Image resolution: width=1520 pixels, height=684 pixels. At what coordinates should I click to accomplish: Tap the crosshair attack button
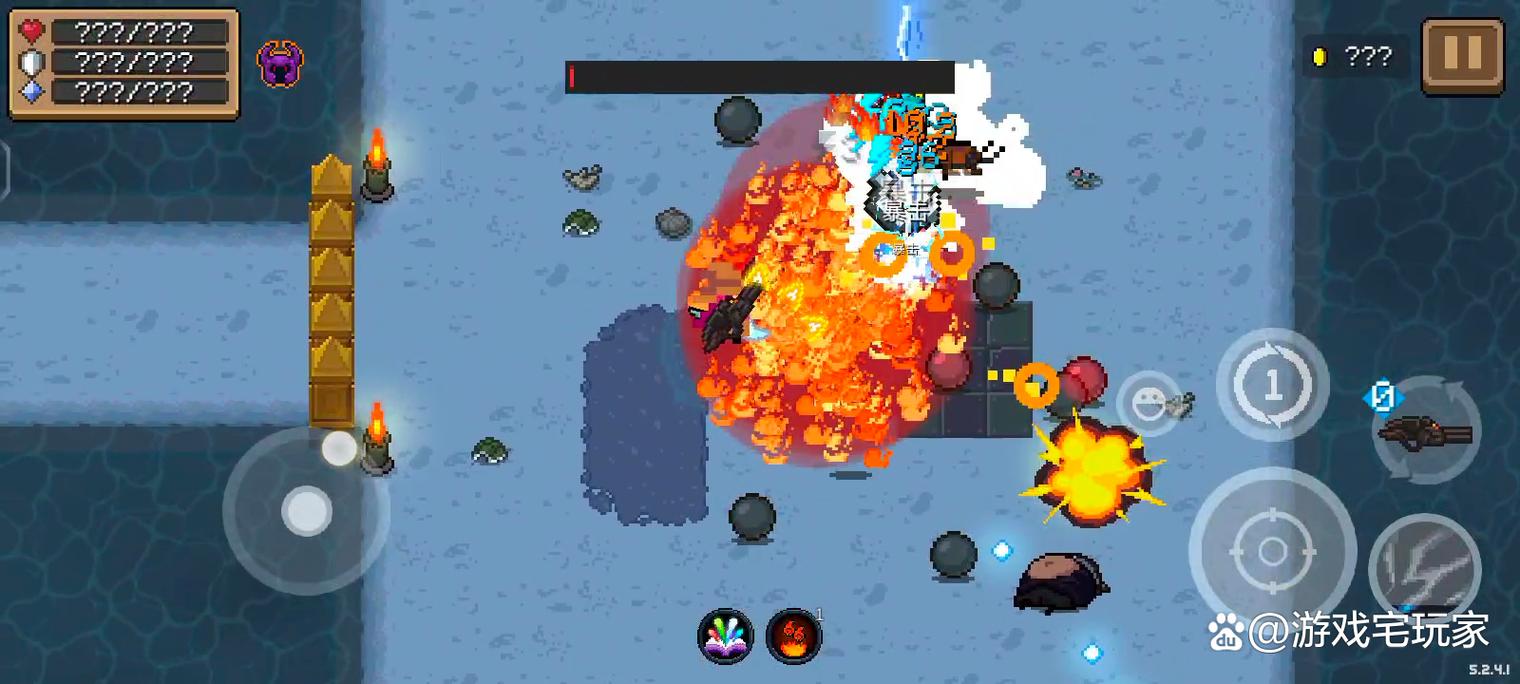tap(1272, 551)
